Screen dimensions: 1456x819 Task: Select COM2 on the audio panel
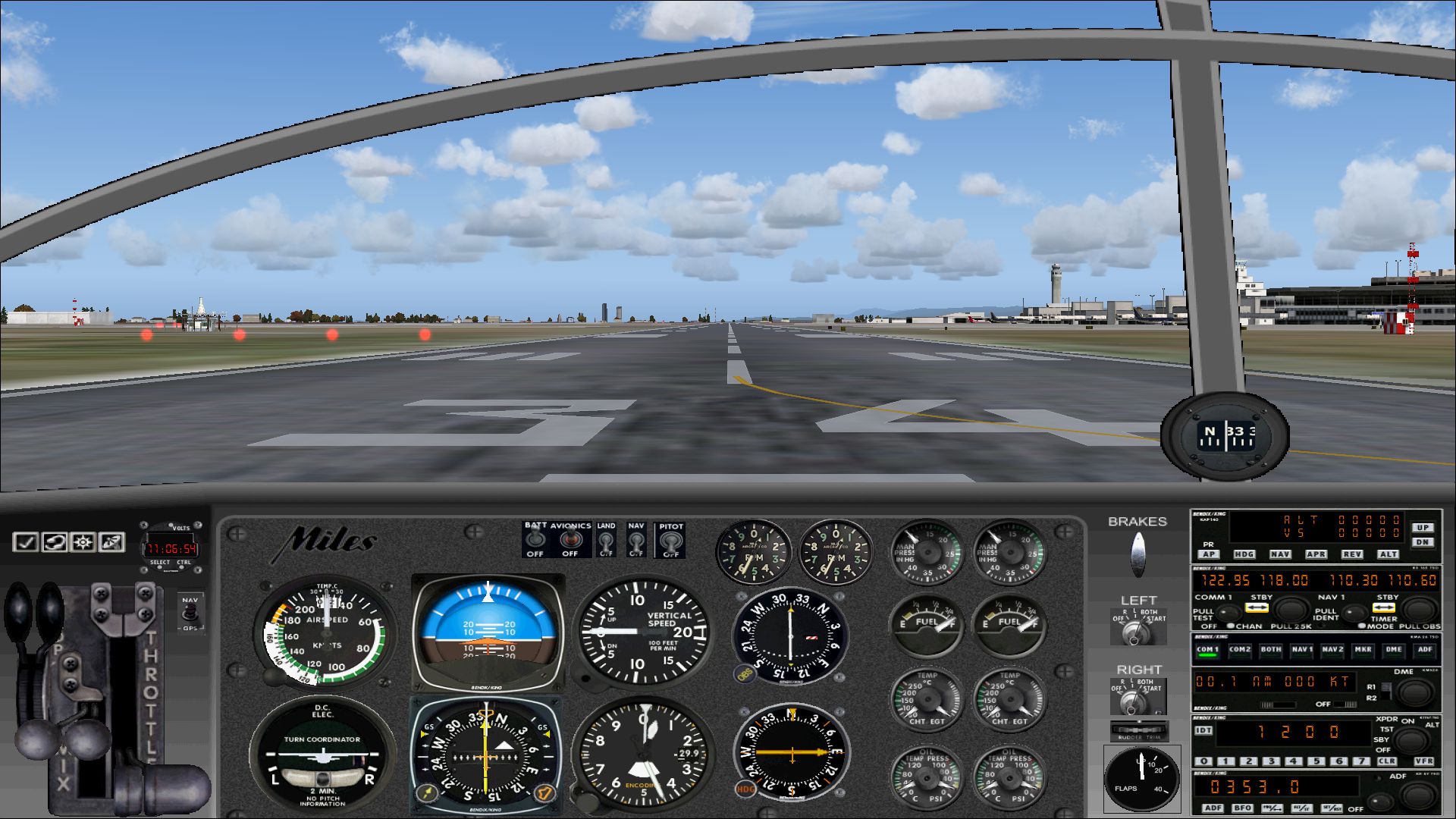coord(1240,649)
